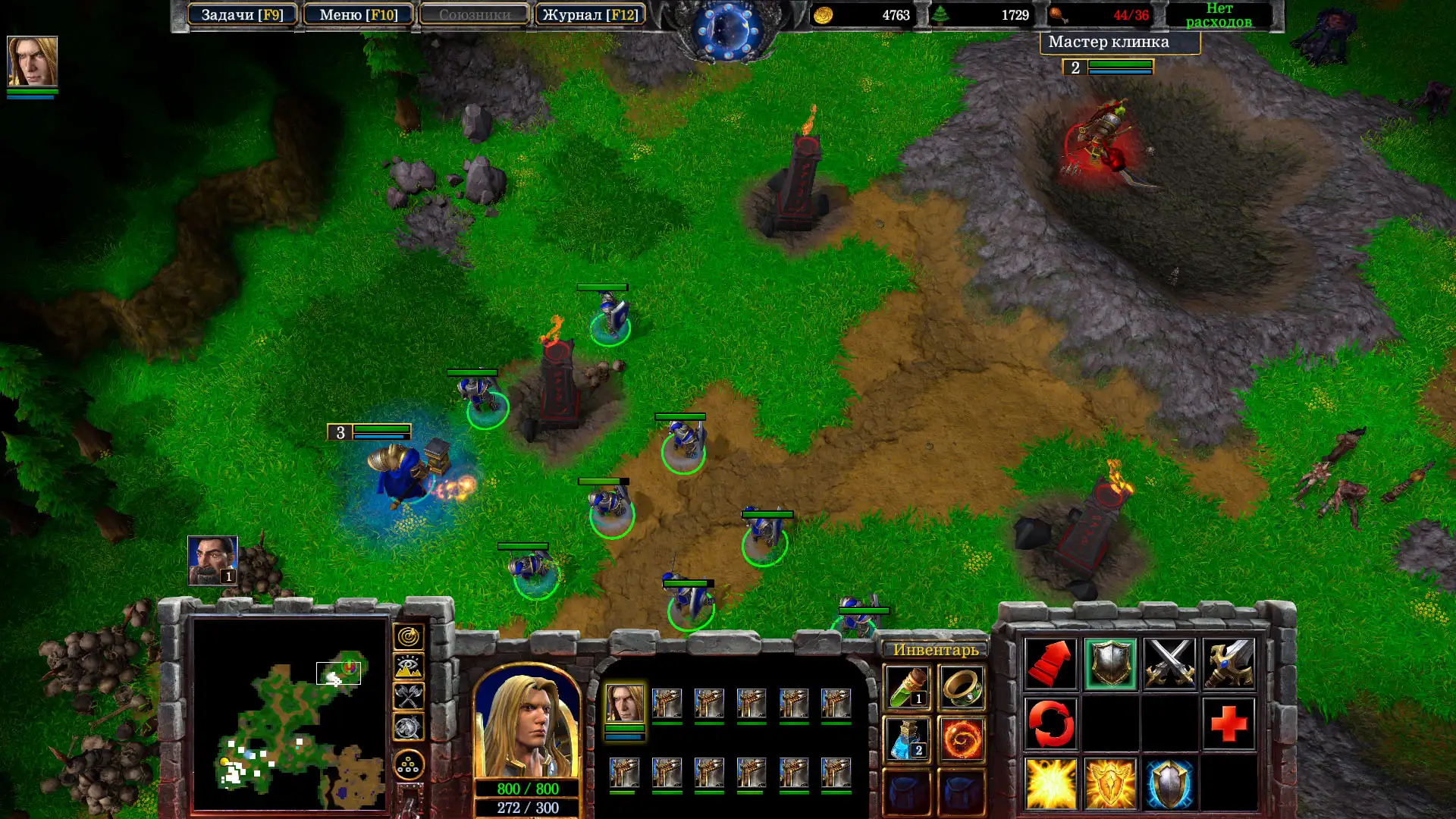Select the bearded hero icon above the minimap
1456x819 pixels.
(x=212, y=560)
